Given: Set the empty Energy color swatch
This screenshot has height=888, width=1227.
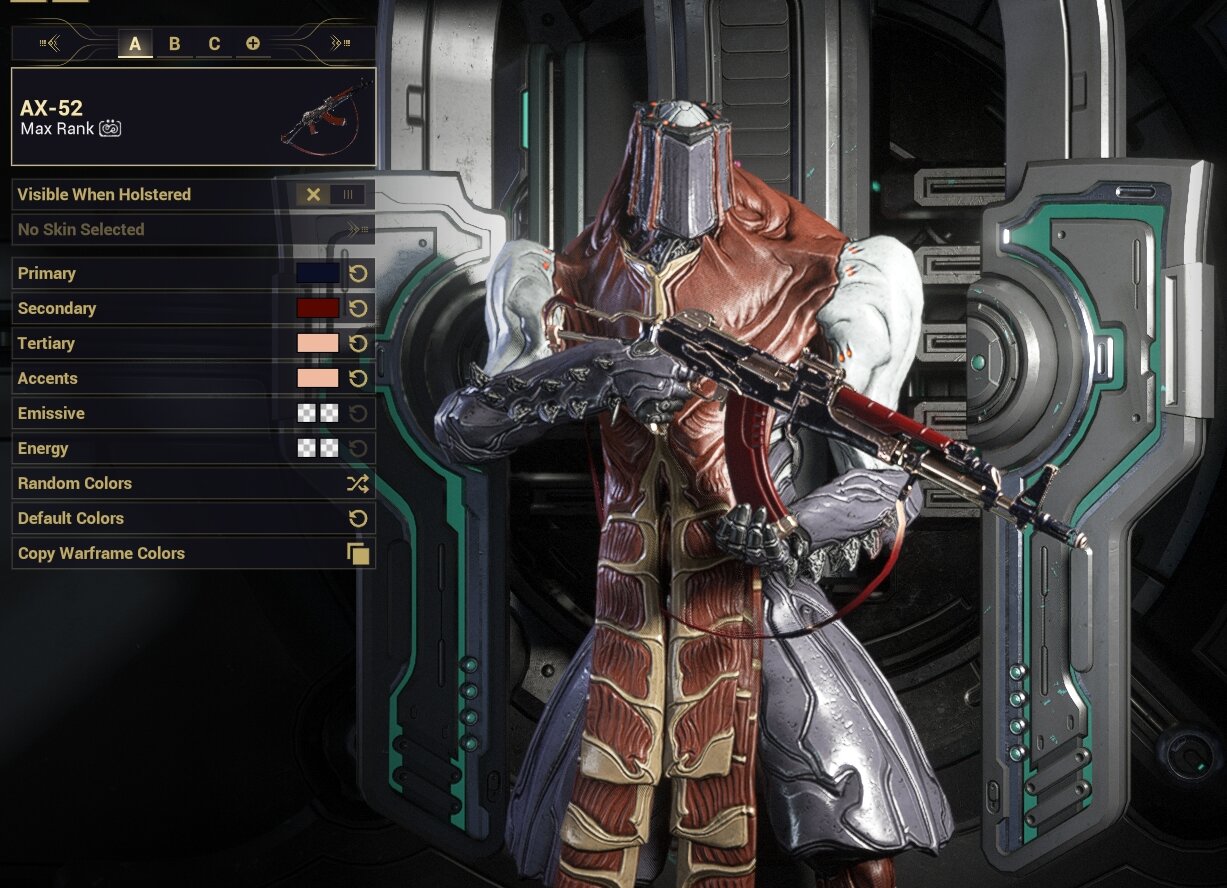Looking at the screenshot, I should [318, 448].
